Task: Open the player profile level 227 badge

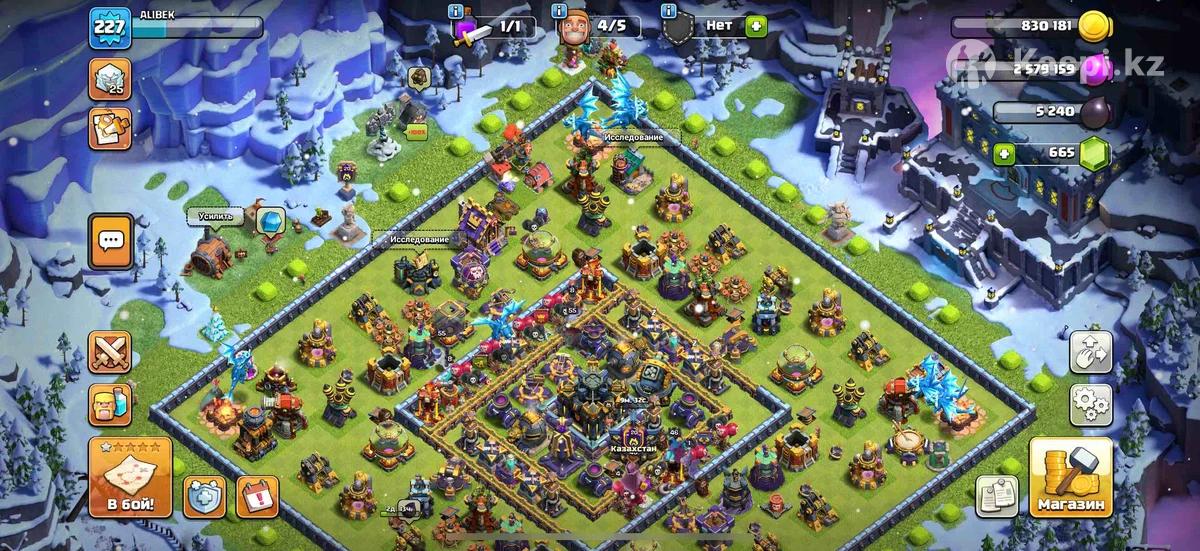Action: (x=109, y=27)
